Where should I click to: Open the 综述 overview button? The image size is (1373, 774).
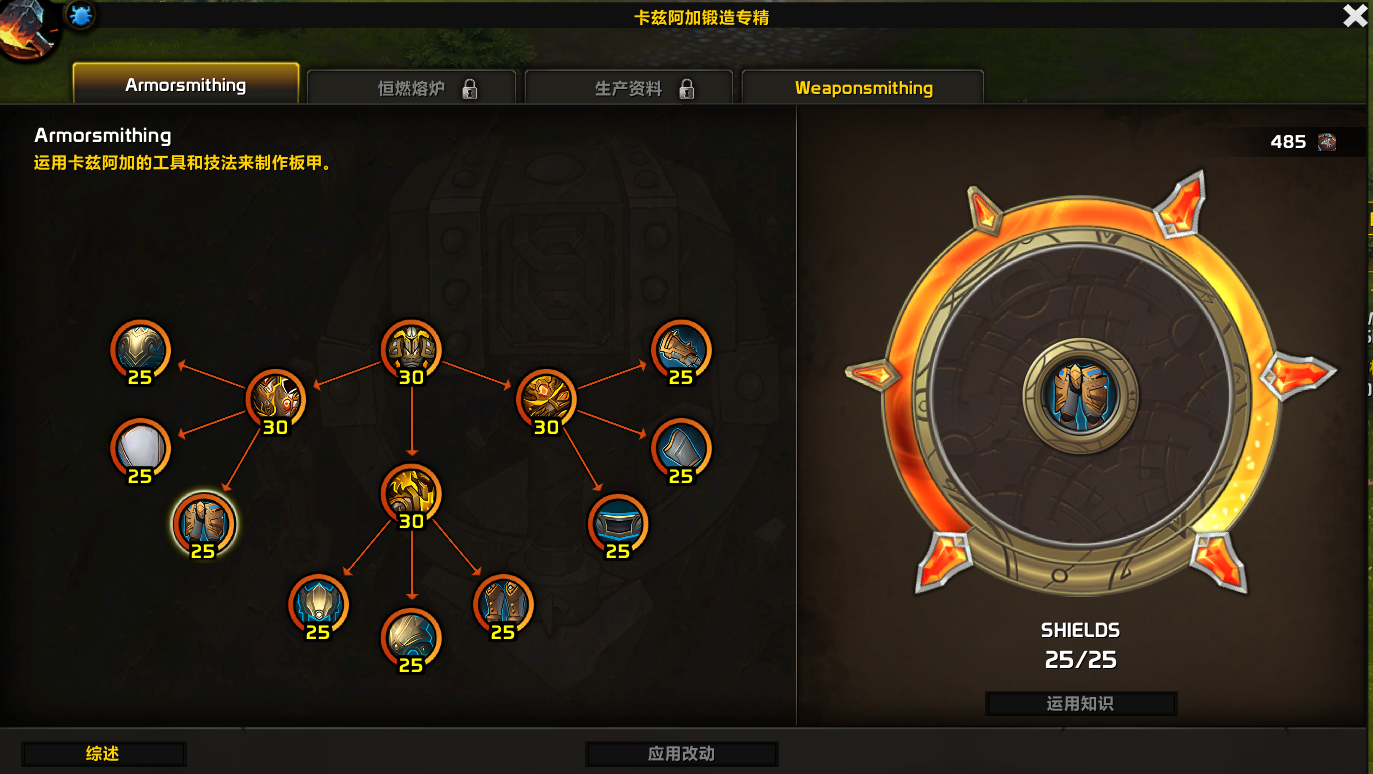coord(103,754)
